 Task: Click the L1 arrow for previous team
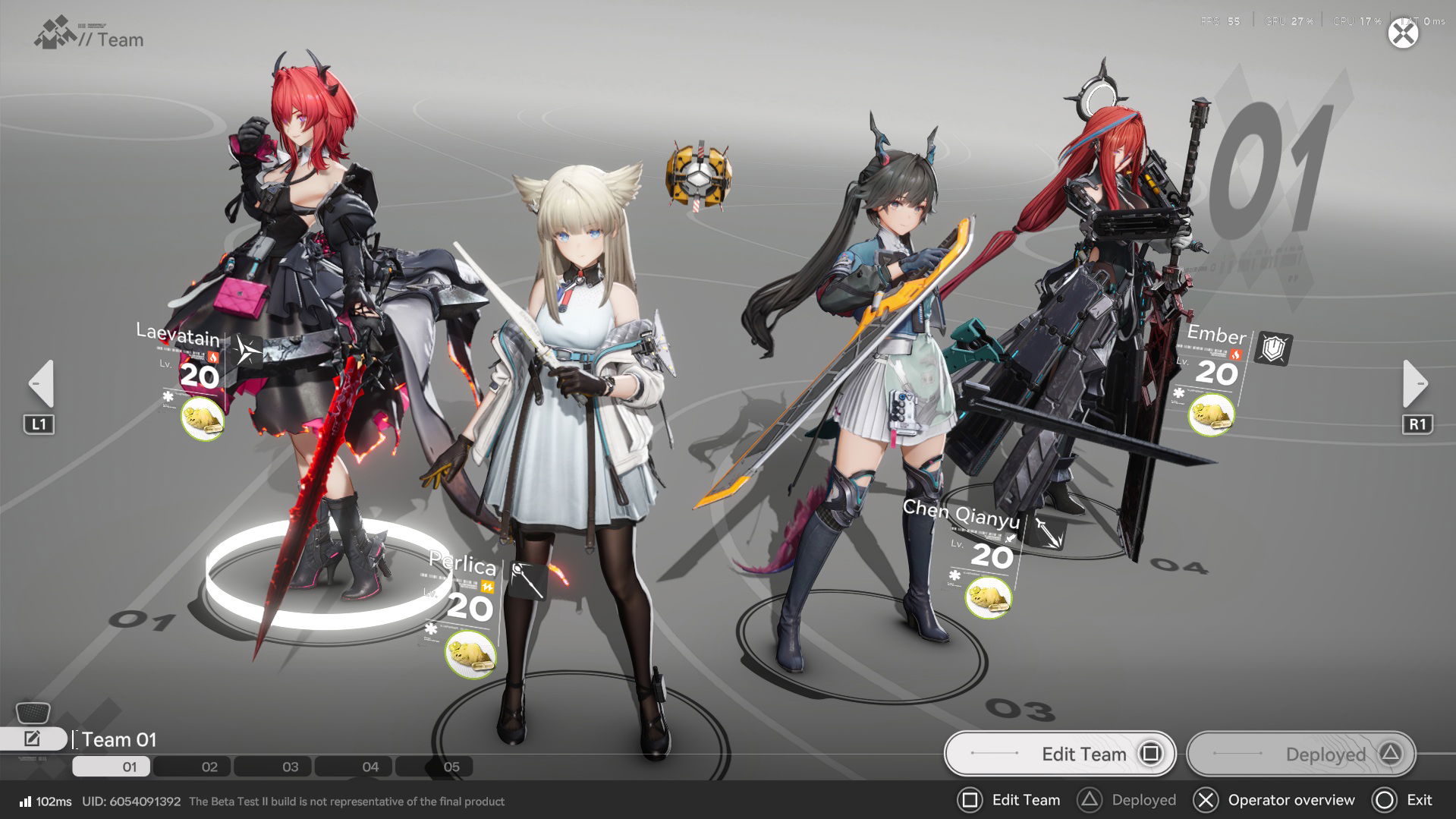coord(42,383)
